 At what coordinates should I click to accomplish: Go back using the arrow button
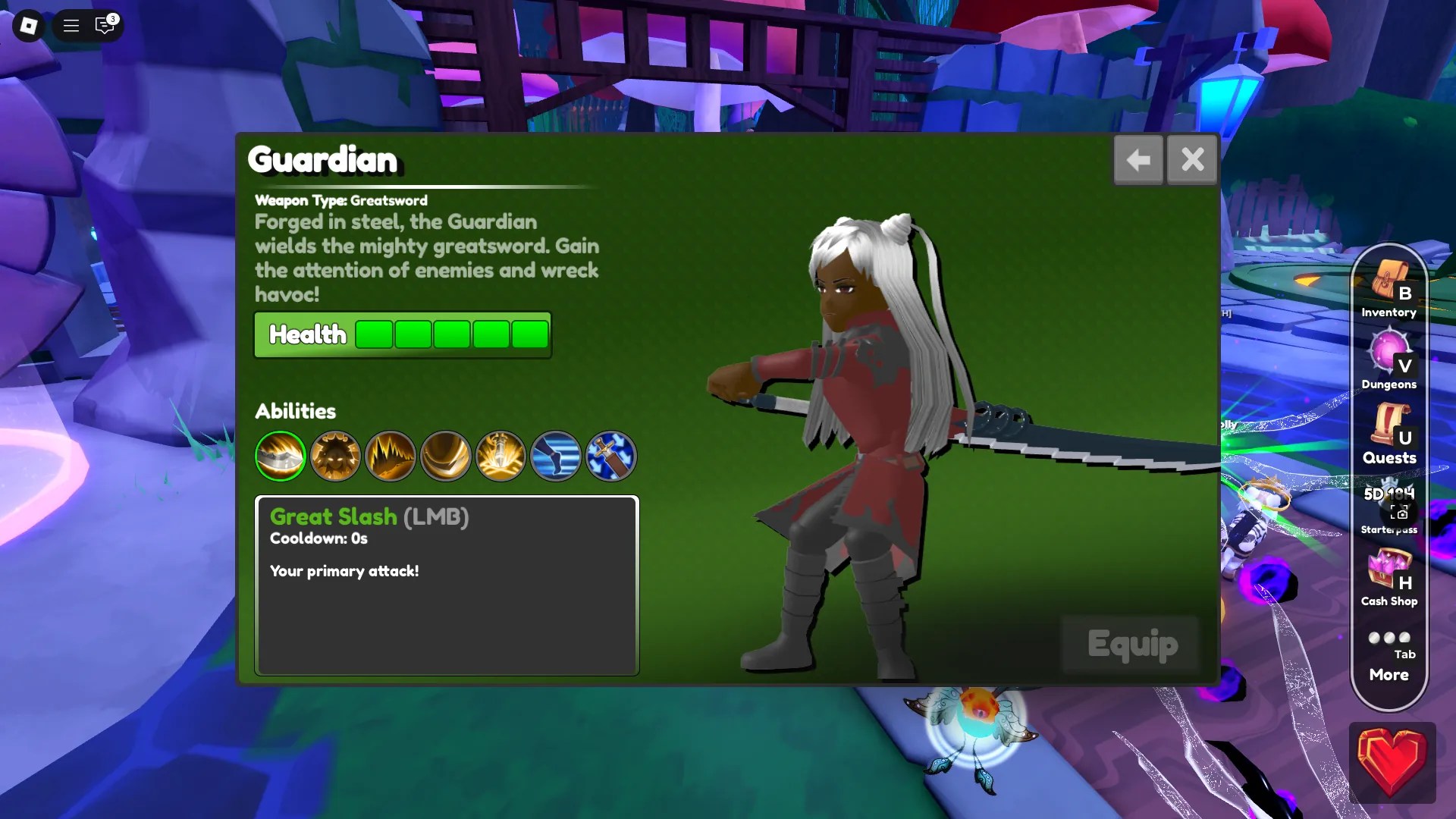click(1138, 159)
